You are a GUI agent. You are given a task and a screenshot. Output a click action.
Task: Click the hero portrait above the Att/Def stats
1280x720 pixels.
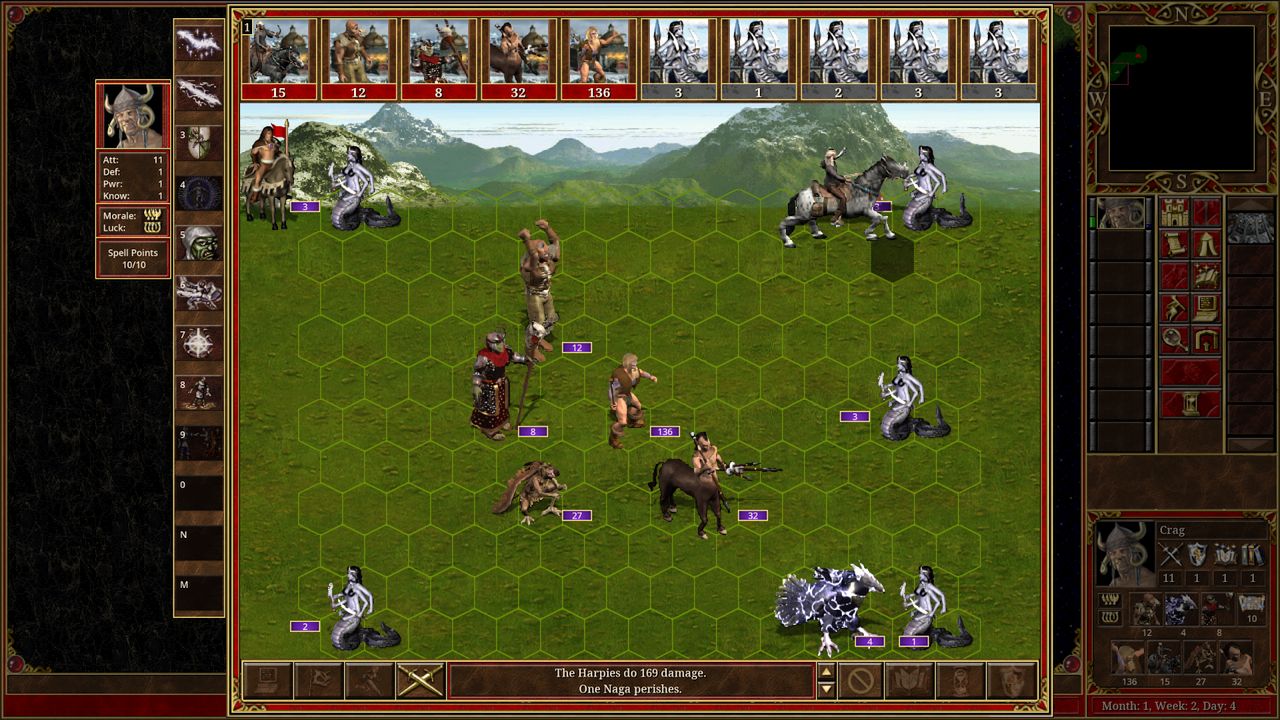tap(133, 115)
